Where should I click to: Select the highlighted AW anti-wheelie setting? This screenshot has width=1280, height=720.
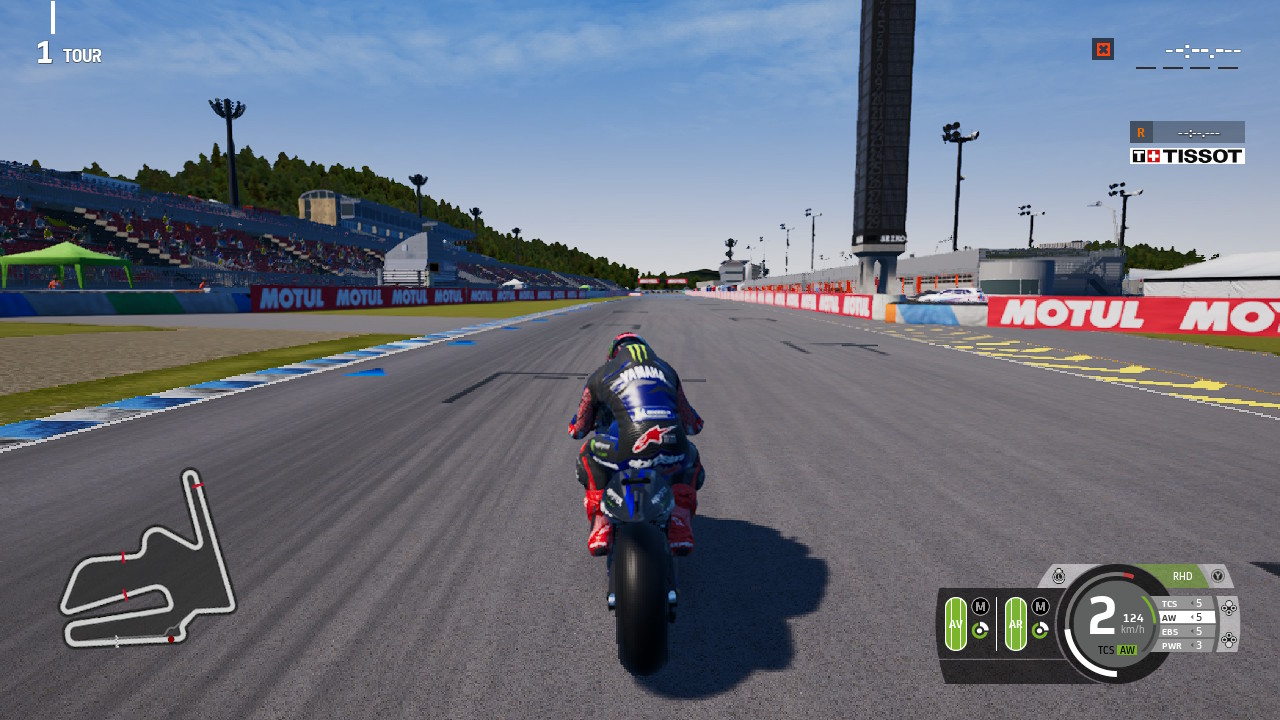coord(1185,617)
